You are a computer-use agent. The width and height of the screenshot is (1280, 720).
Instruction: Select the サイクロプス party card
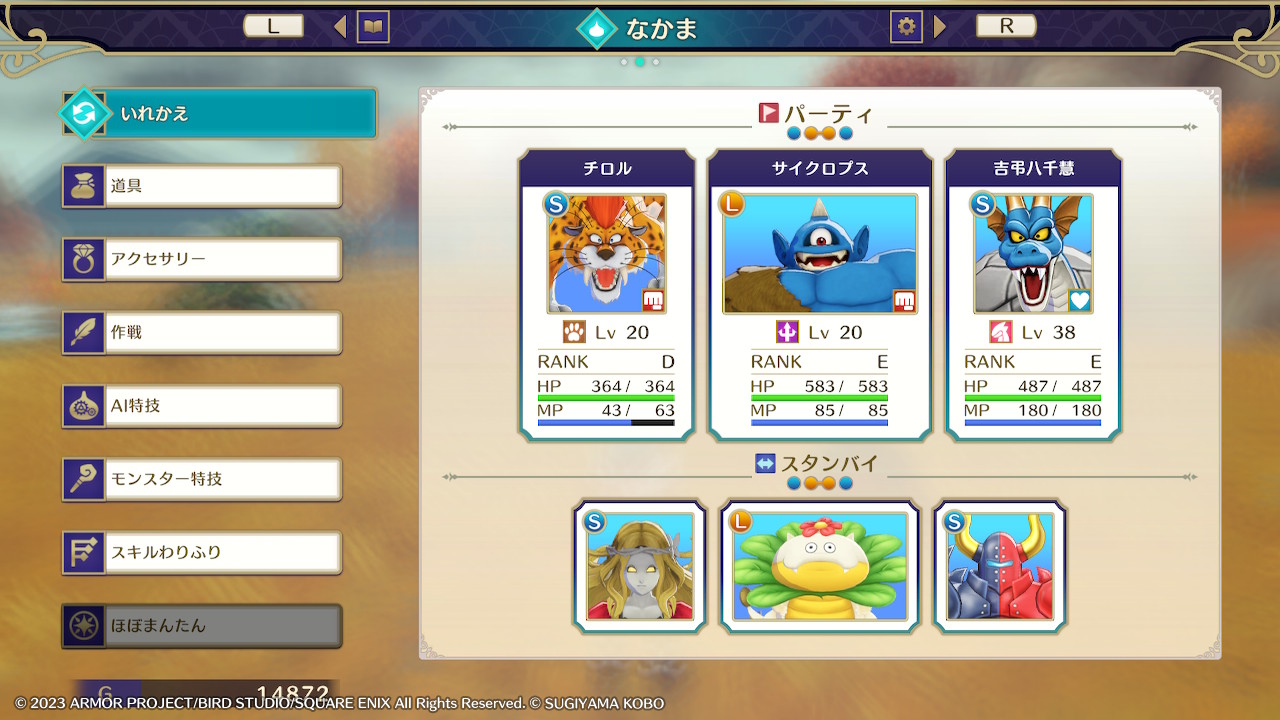820,295
